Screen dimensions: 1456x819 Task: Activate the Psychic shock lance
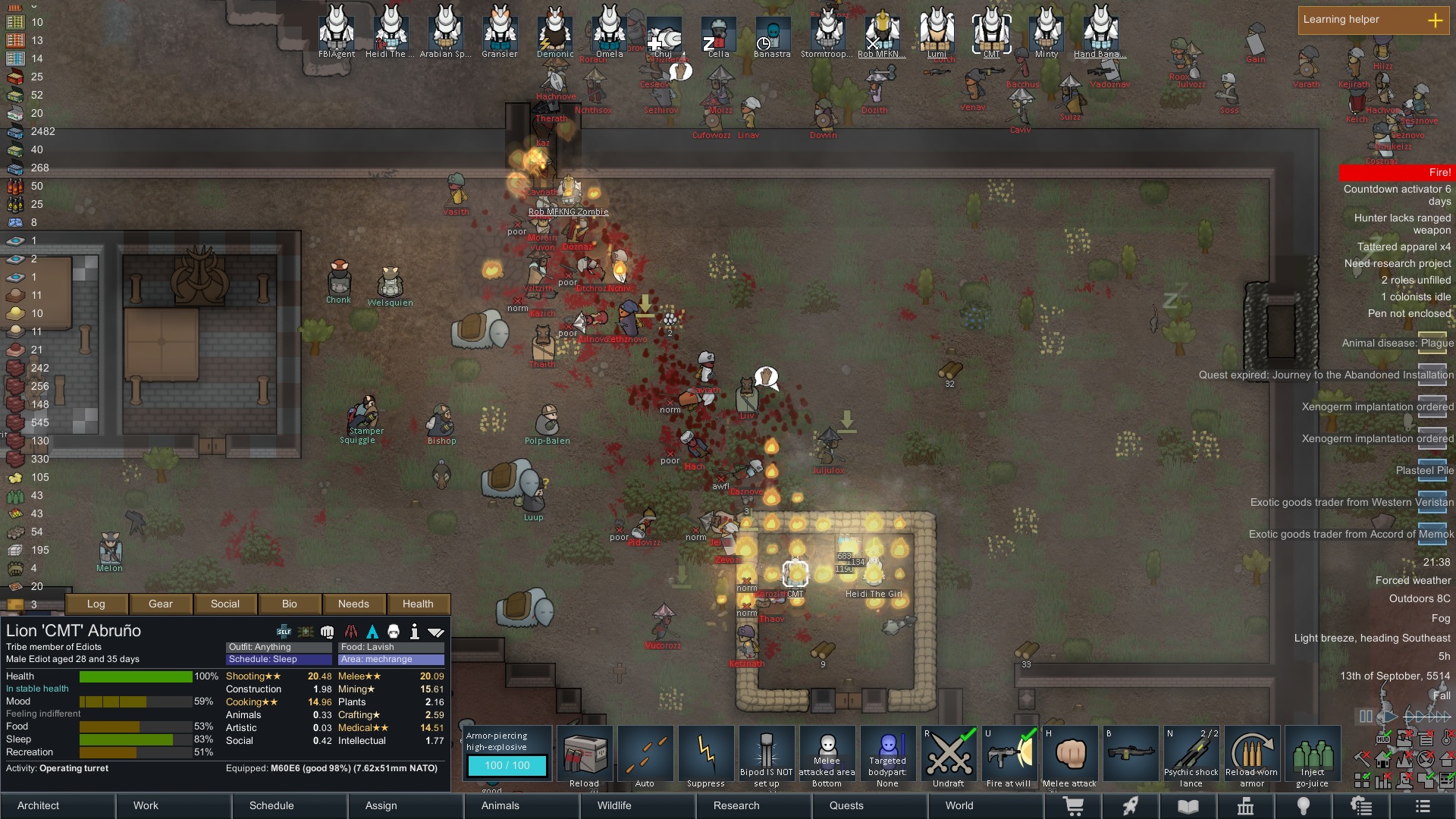(x=1191, y=756)
